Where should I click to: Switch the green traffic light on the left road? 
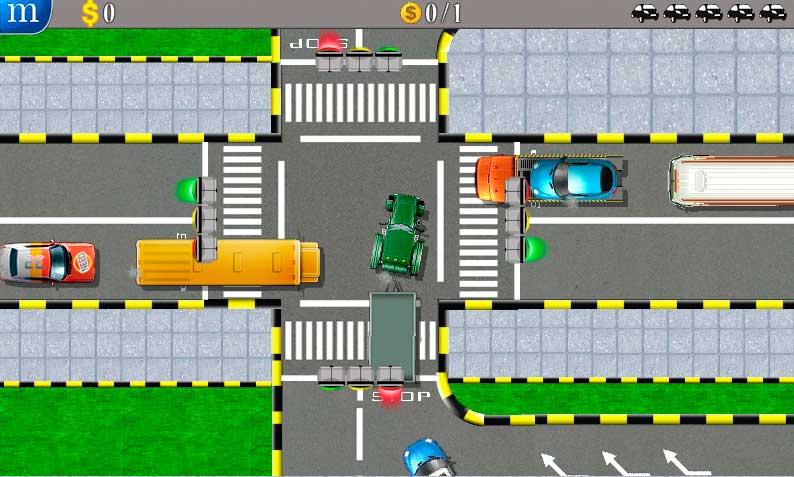click(x=188, y=188)
